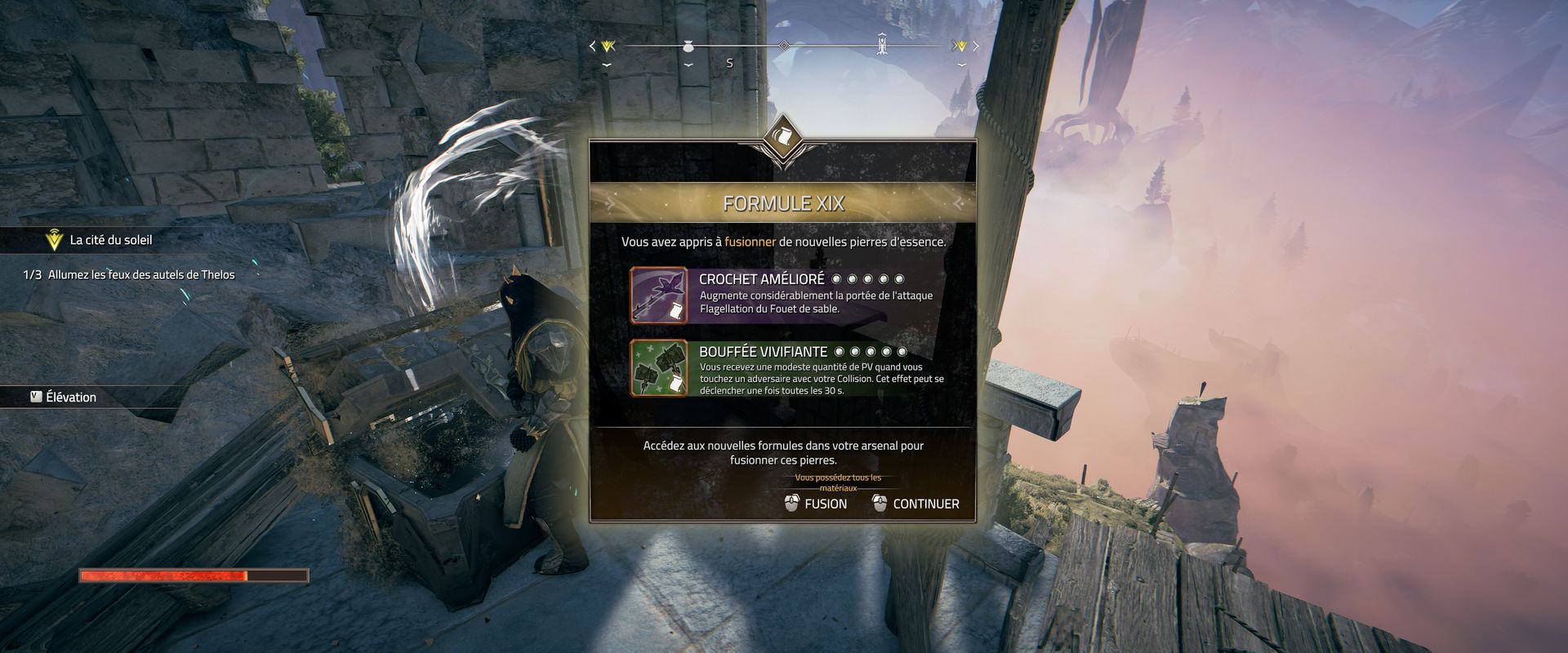Click the compass tower marker
This screenshot has width=1568, height=653.
tap(882, 44)
